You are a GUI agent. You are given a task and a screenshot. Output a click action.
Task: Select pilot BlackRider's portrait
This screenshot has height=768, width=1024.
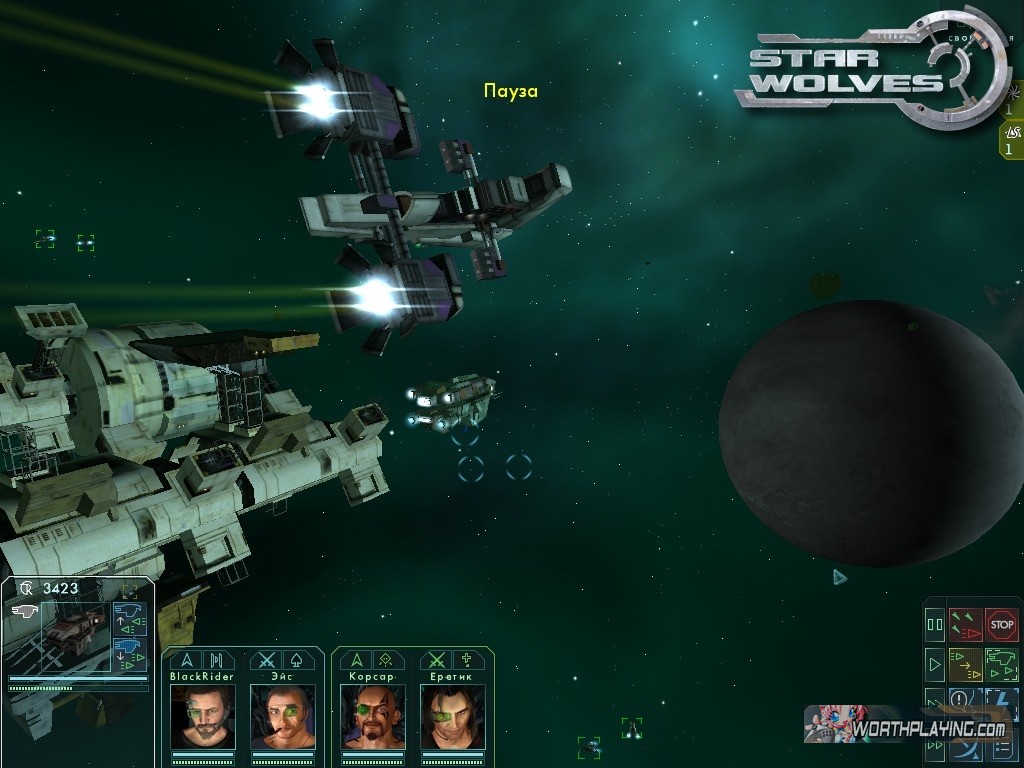point(202,716)
